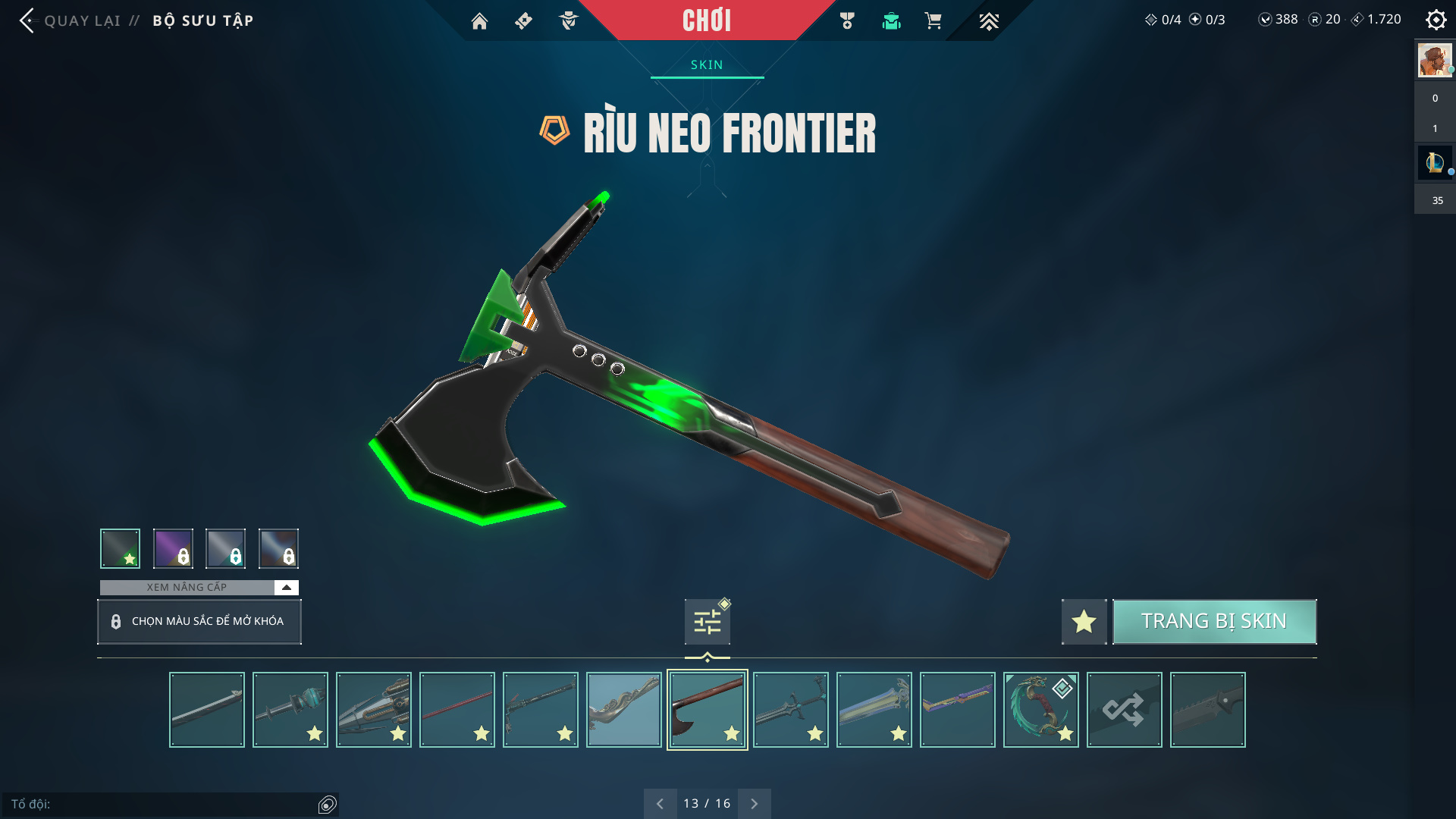The image size is (1456, 819).
Task: Go to the next skin page
Action: tap(755, 804)
